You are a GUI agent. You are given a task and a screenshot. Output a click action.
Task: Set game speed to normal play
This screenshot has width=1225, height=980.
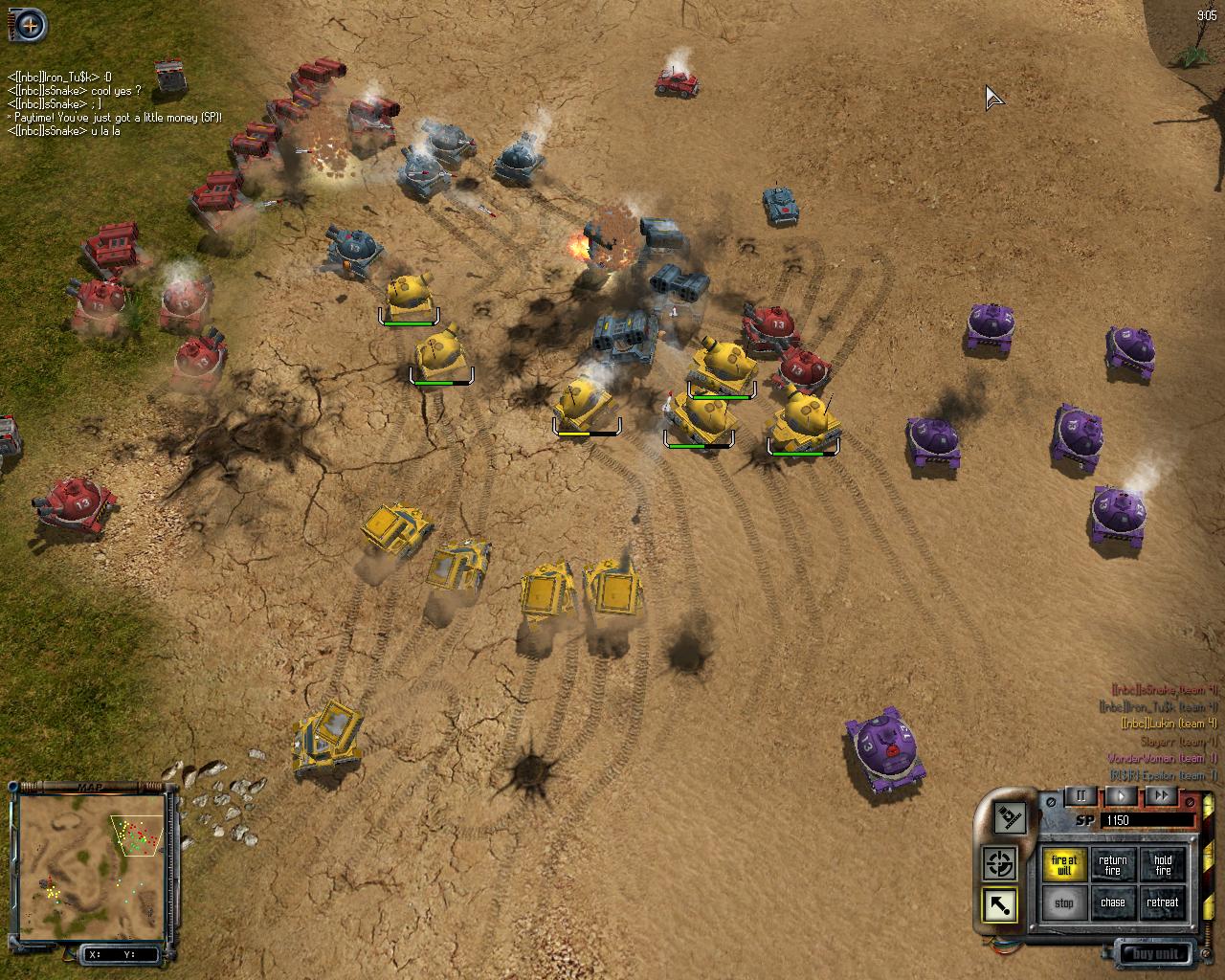click(x=1122, y=796)
